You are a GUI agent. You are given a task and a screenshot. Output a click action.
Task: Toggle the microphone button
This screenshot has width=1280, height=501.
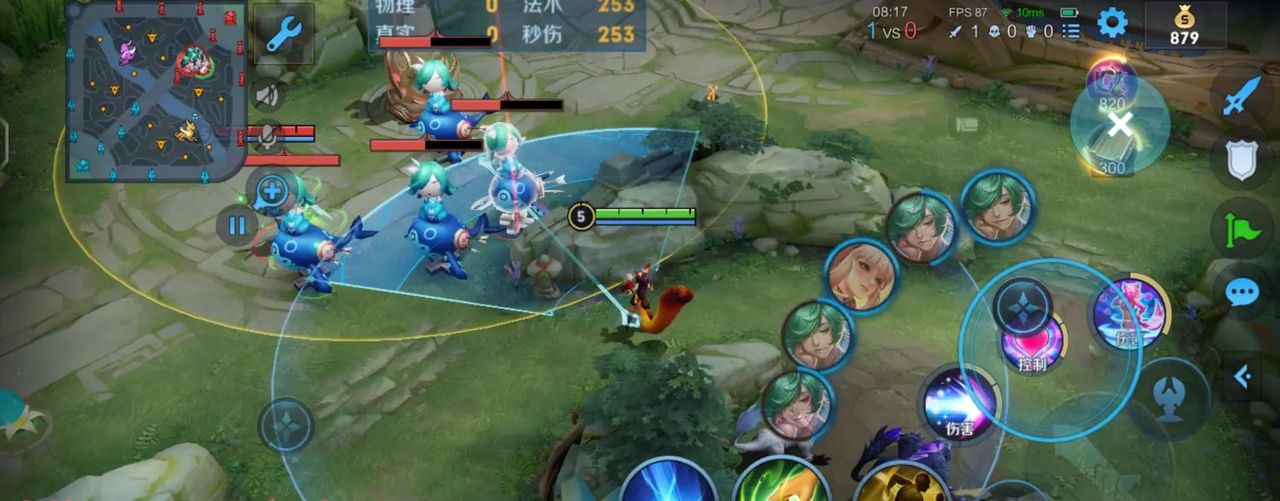[267, 134]
